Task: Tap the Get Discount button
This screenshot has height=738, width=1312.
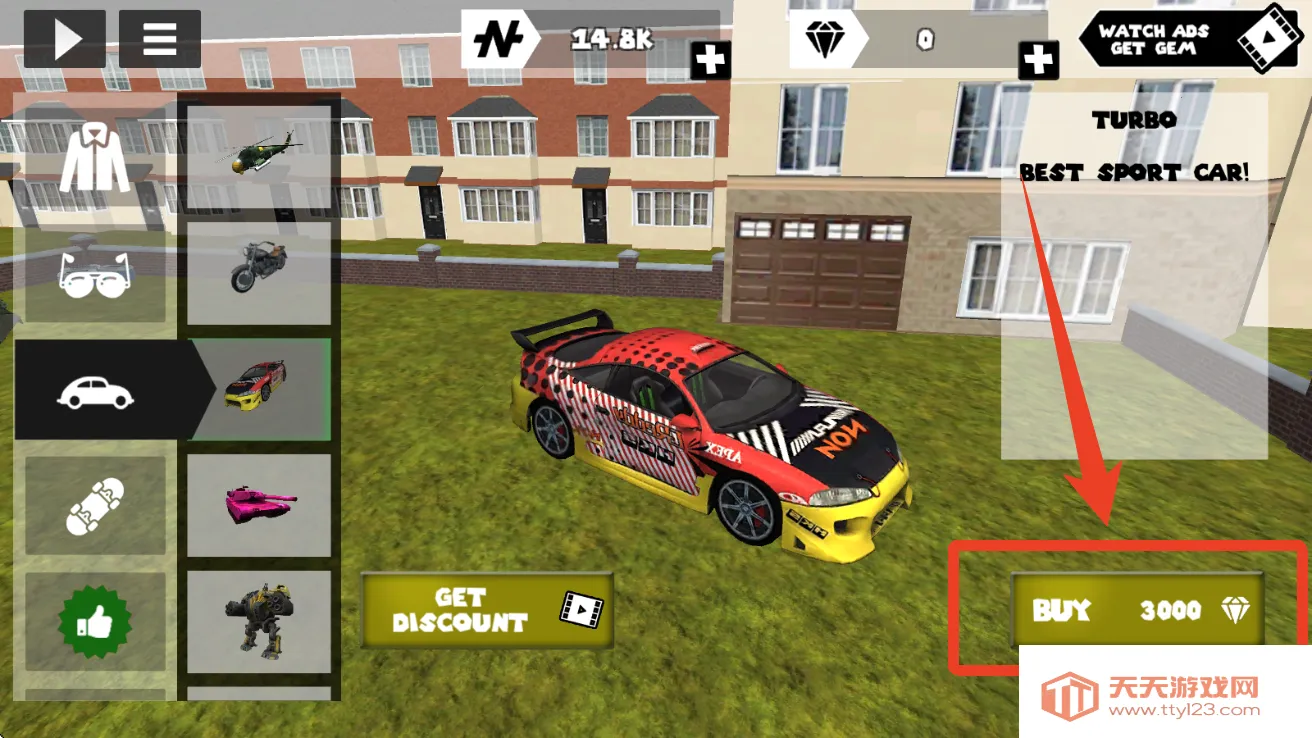Action: click(487, 609)
